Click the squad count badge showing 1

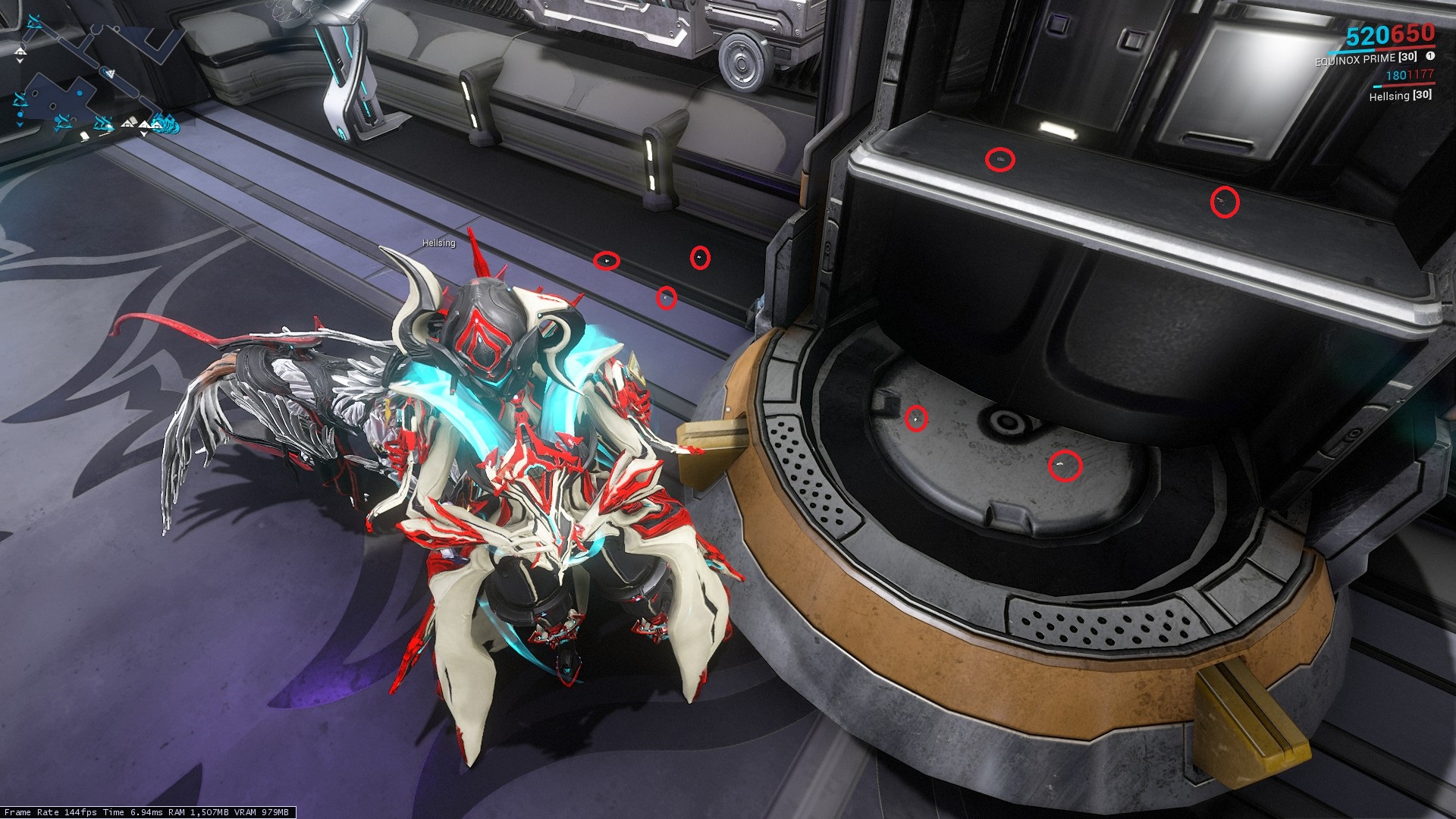1430,56
